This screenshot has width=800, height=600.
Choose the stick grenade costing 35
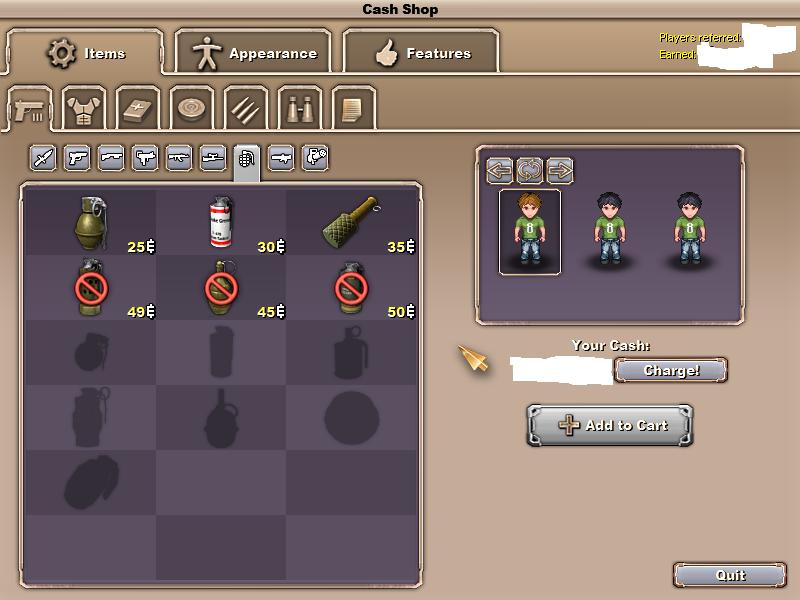[x=350, y=222]
